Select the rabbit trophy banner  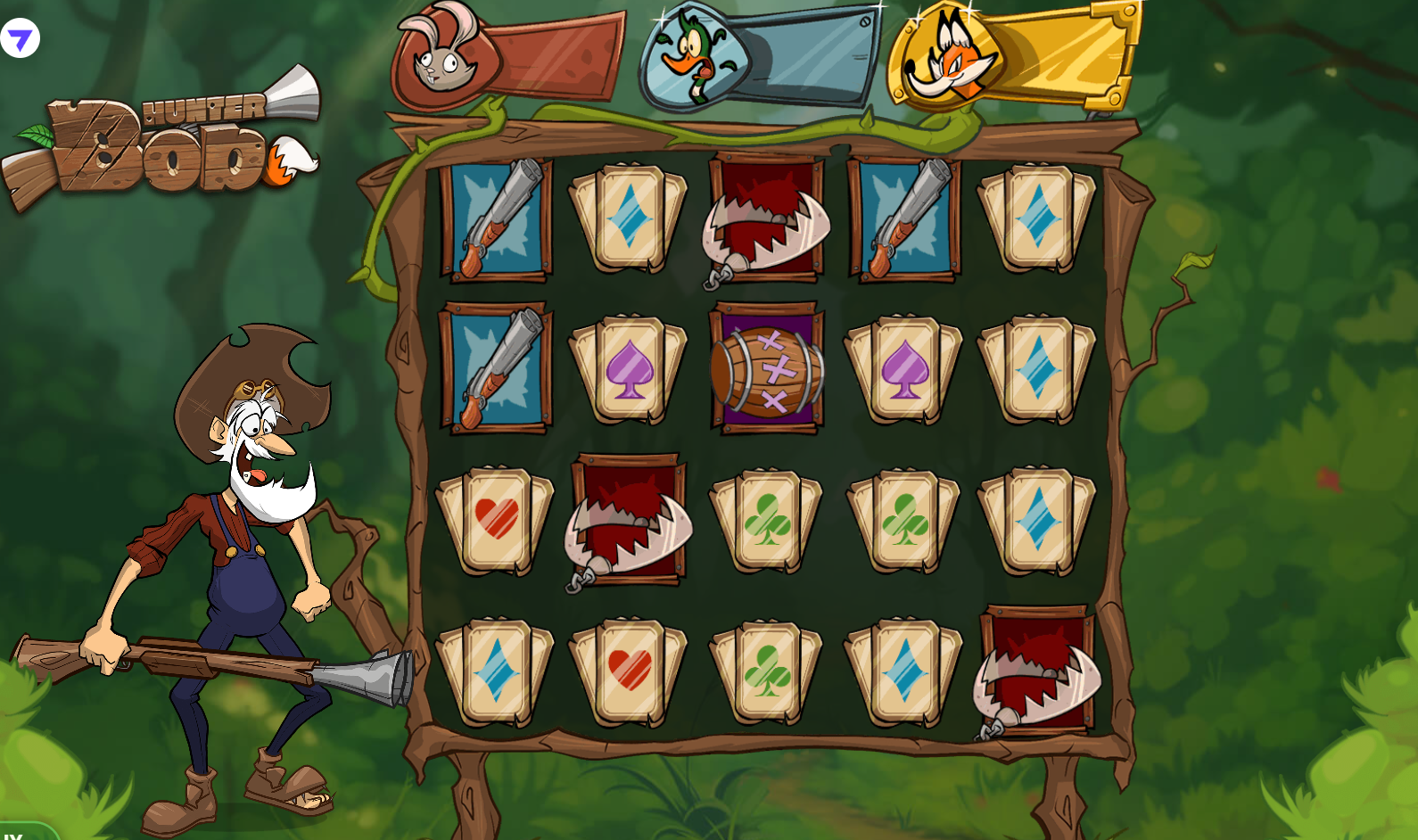507,57
